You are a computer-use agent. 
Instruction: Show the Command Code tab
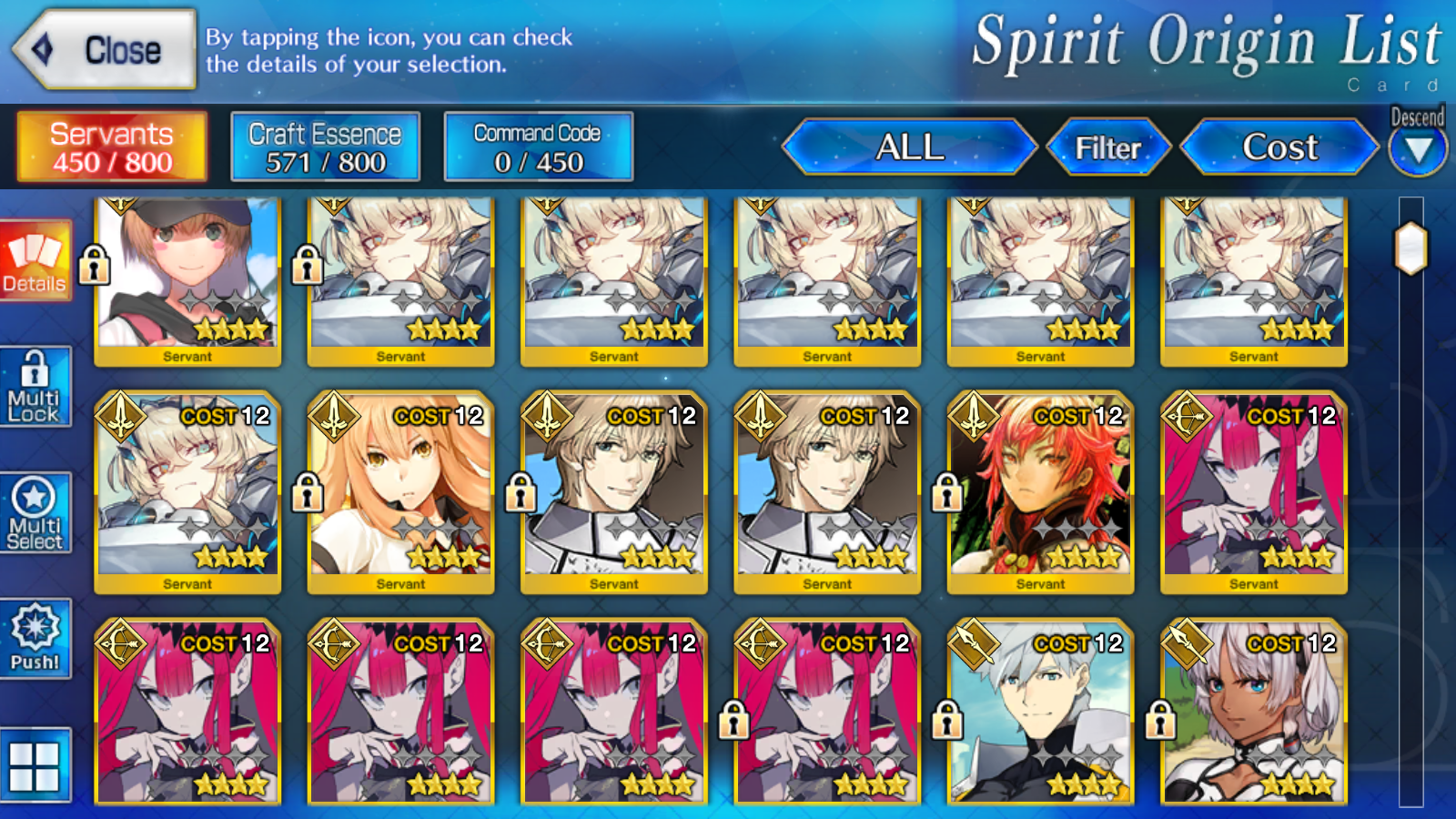[x=538, y=147]
